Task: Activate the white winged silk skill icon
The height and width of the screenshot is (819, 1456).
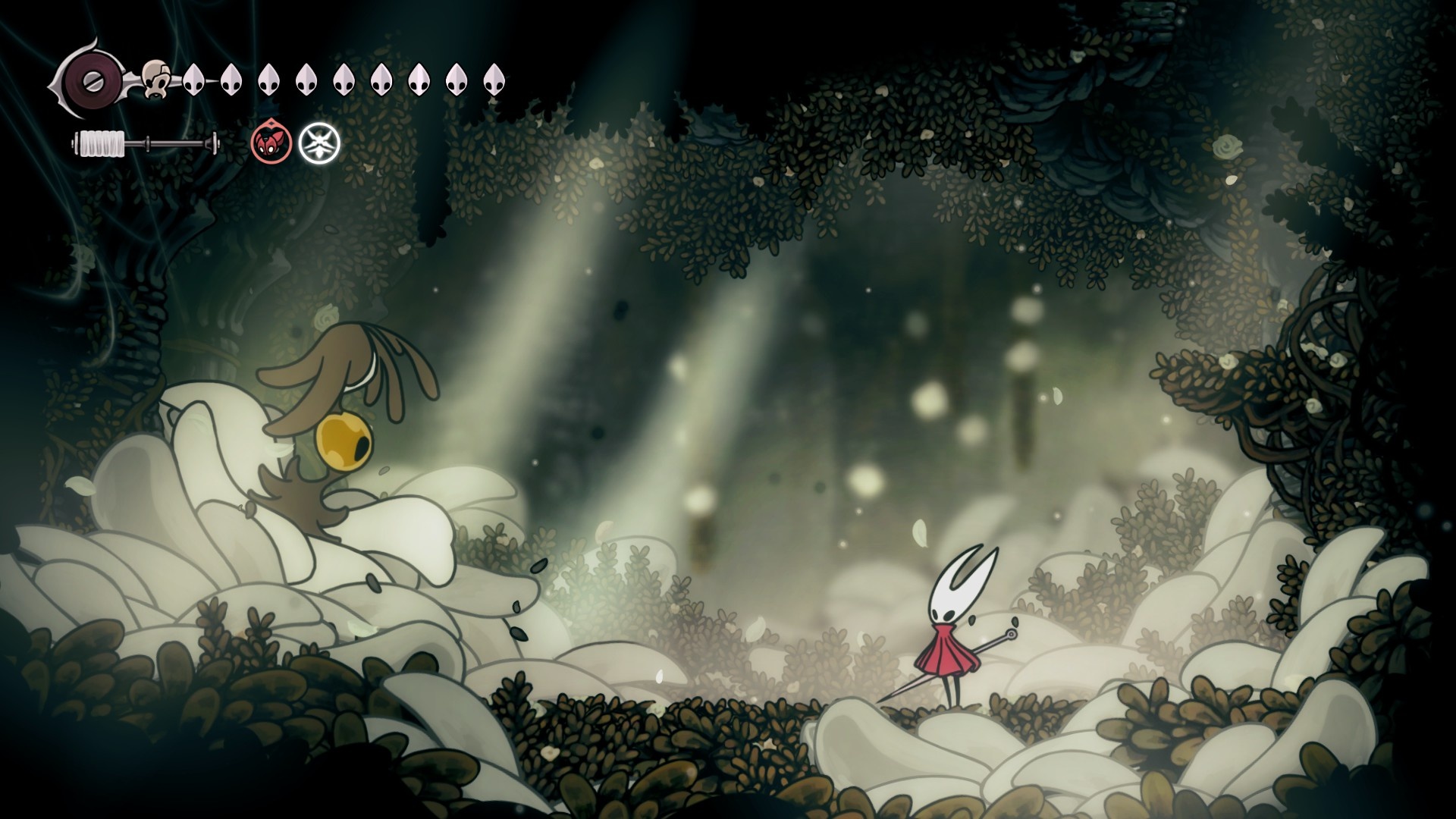Action: click(319, 143)
